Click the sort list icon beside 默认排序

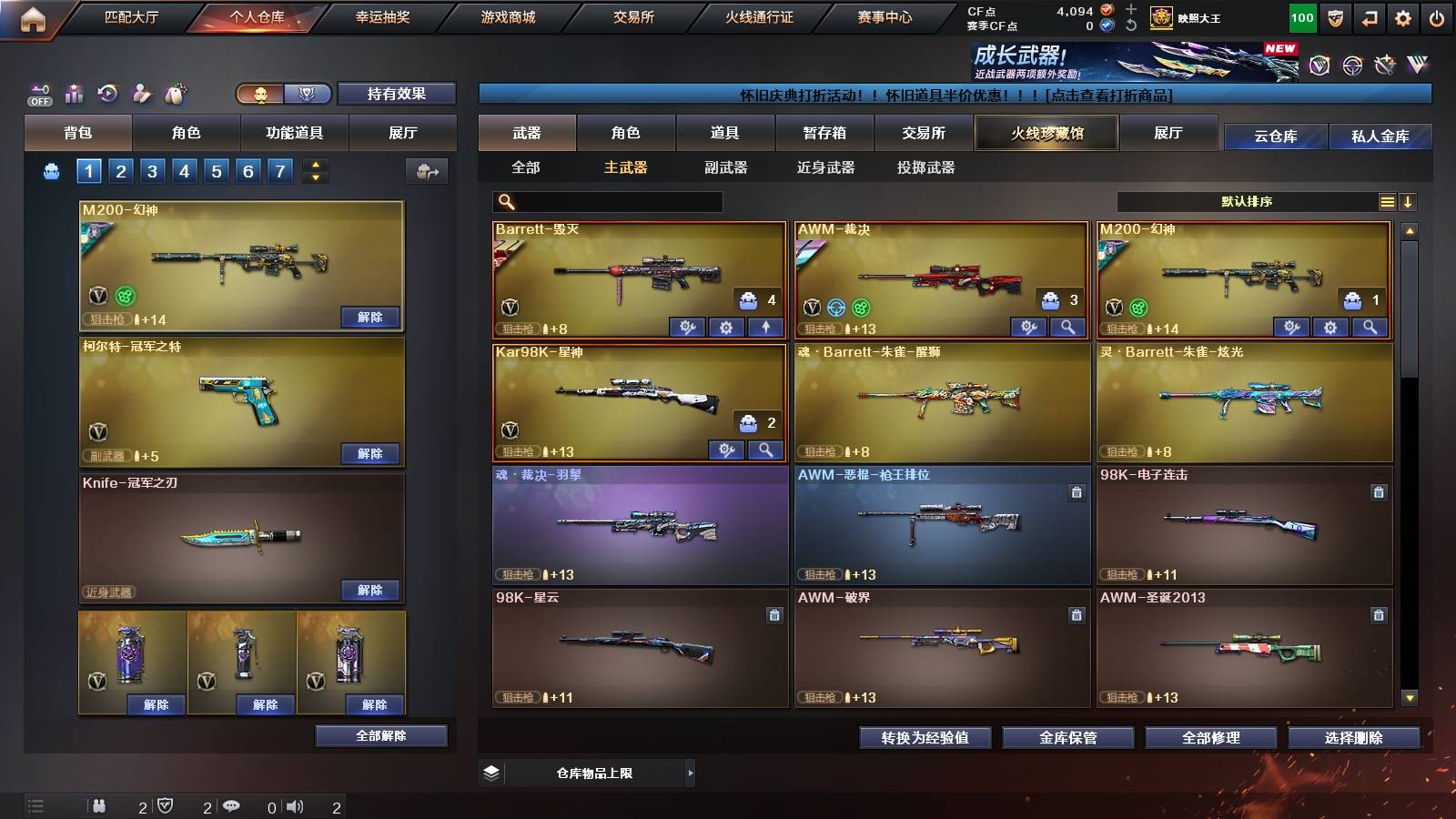(1387, 201)
